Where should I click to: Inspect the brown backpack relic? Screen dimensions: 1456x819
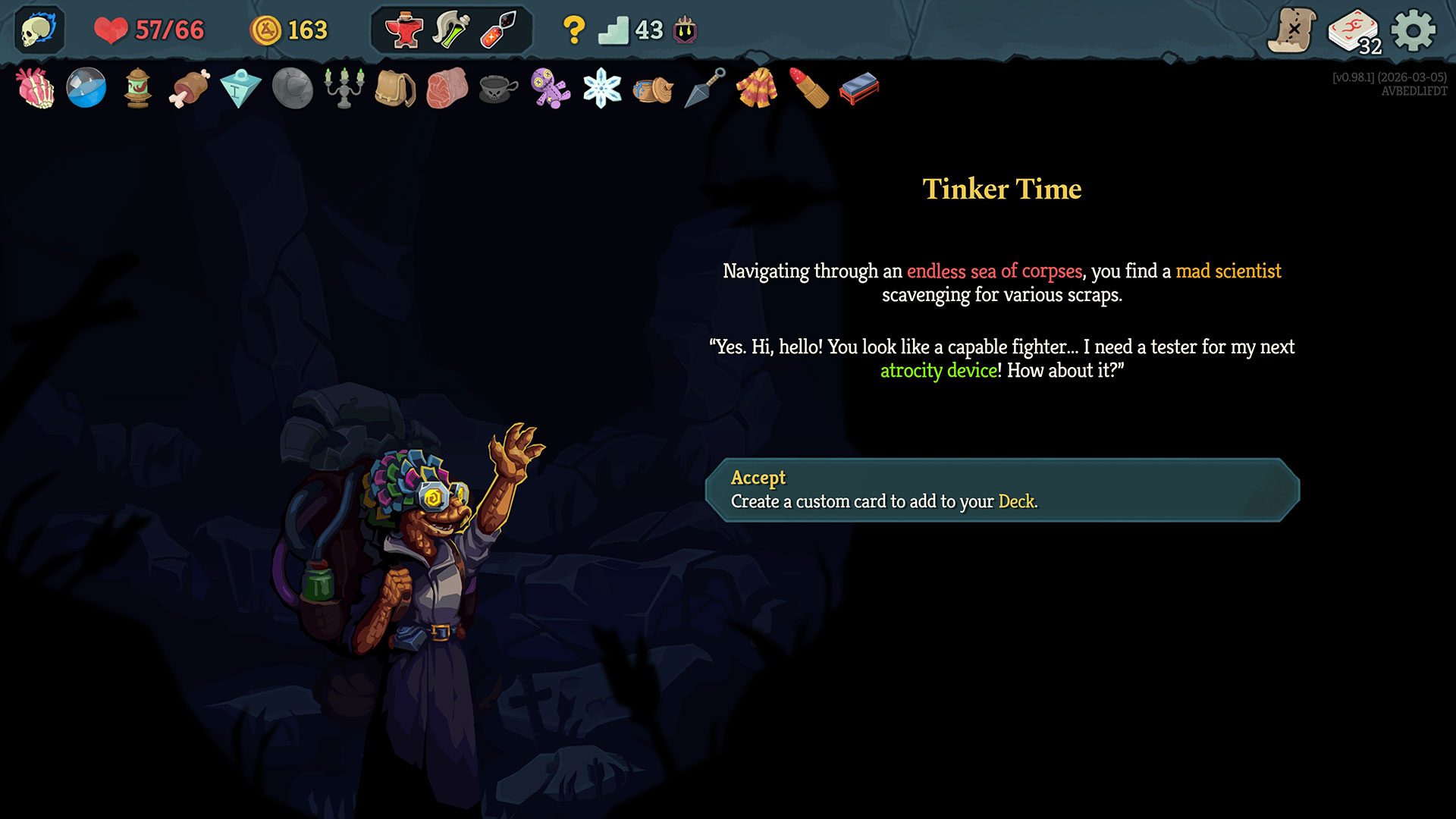pyautogui.click(x=395, y=89)
